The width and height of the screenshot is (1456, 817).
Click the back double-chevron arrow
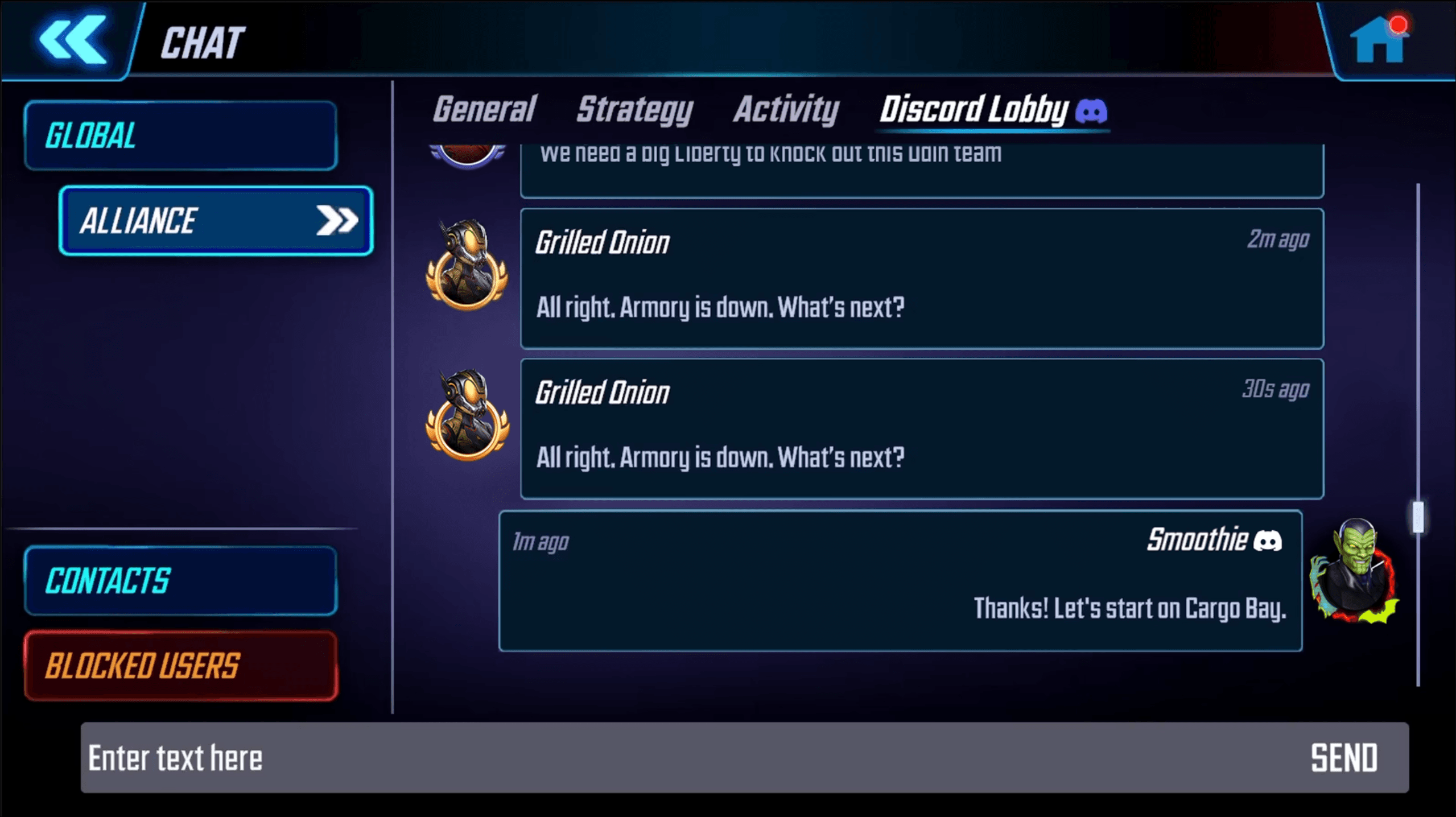click(x=72, y=40)
